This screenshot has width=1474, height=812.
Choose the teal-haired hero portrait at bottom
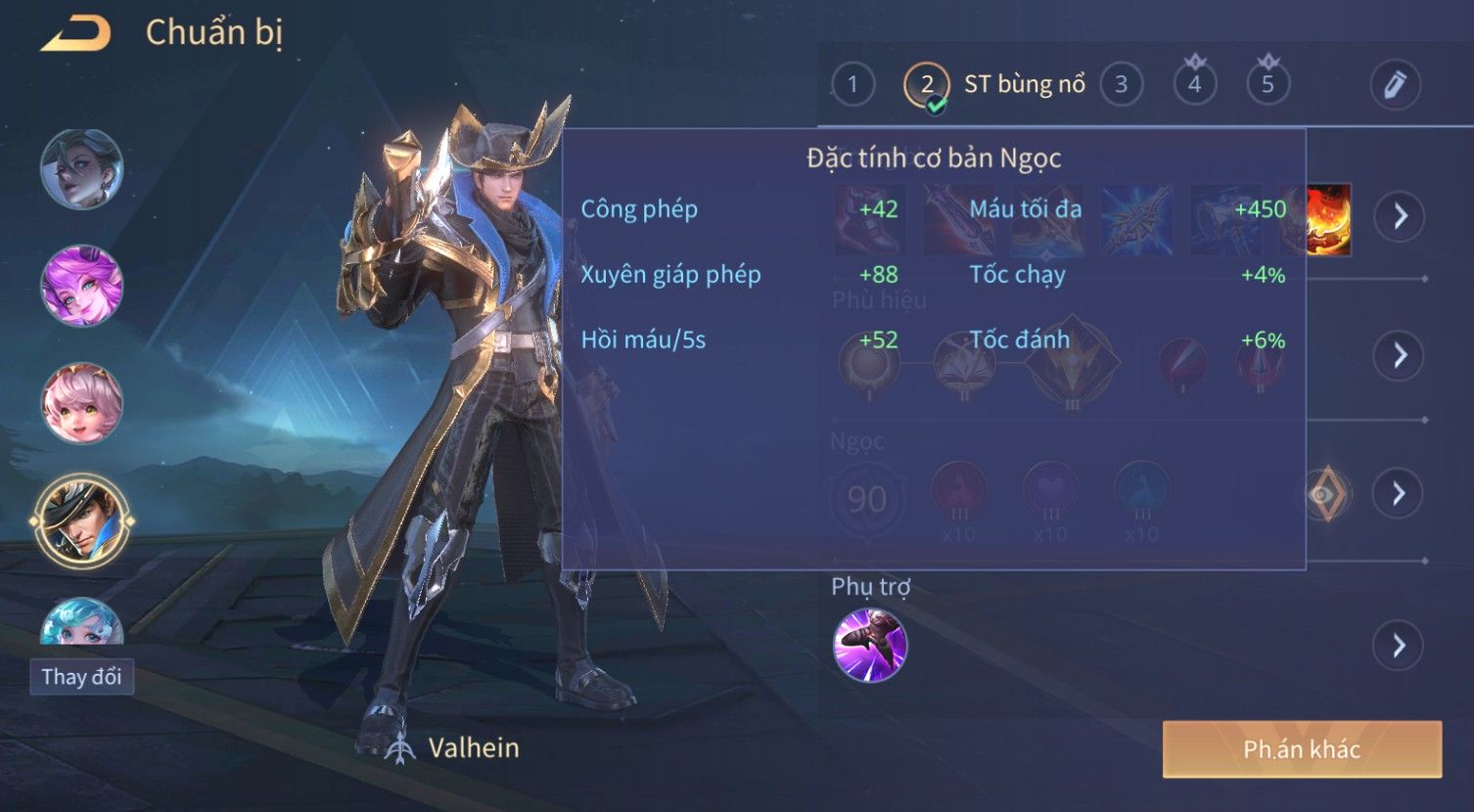tap(82, 622)
